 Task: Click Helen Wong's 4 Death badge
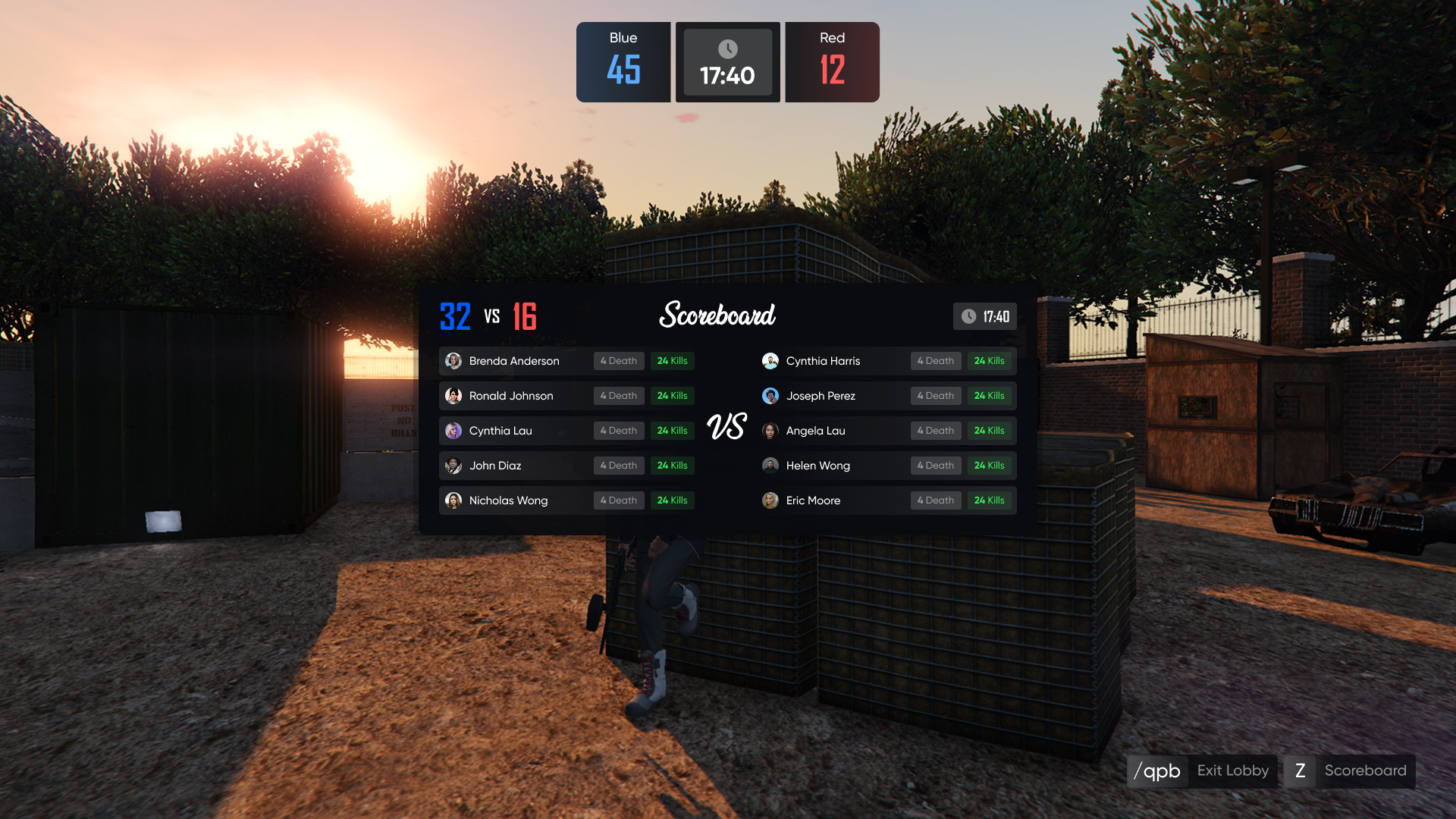point(935,466)
